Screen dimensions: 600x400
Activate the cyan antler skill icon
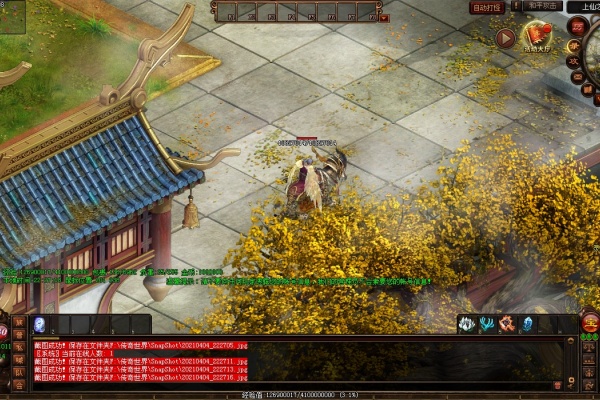coord(486,324)
